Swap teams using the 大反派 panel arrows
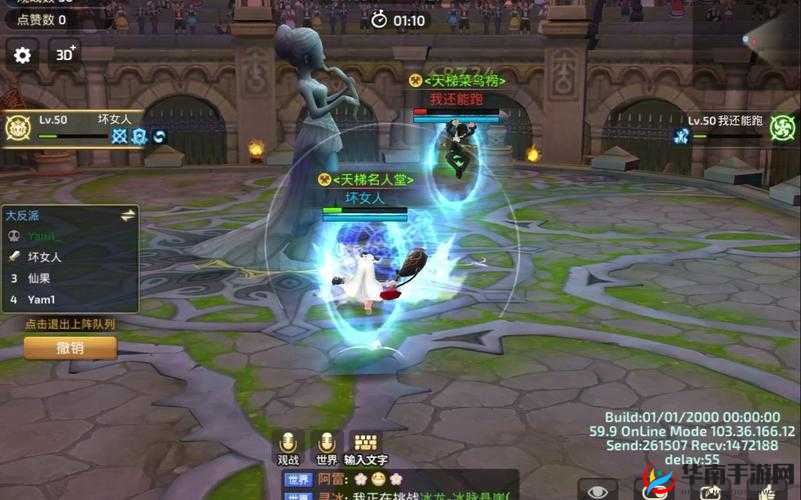This screenshot has height=500, width=801. [128, 214]
